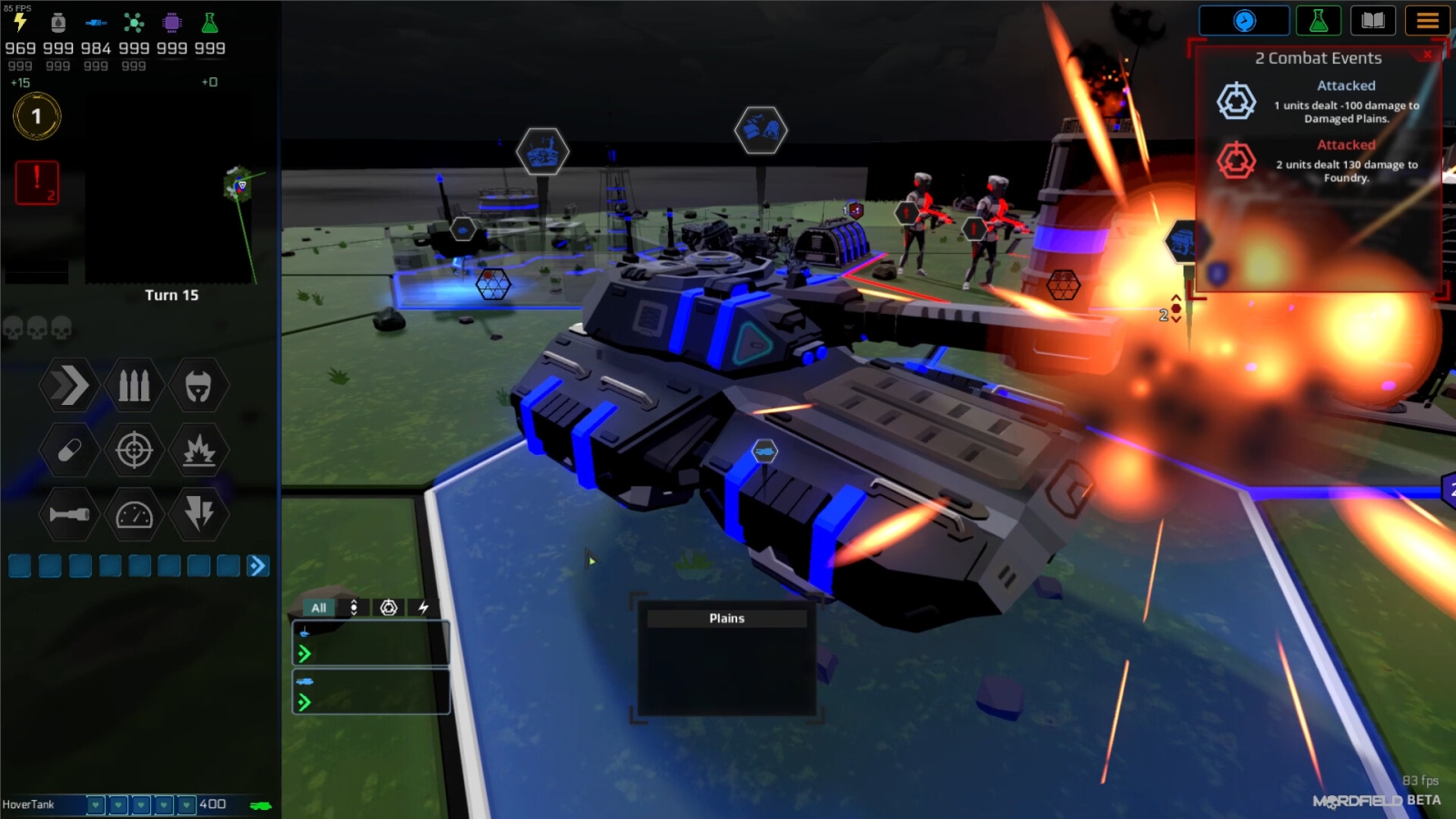
Task: Open the codex book panel
Action: click(x=1373, y=21)
